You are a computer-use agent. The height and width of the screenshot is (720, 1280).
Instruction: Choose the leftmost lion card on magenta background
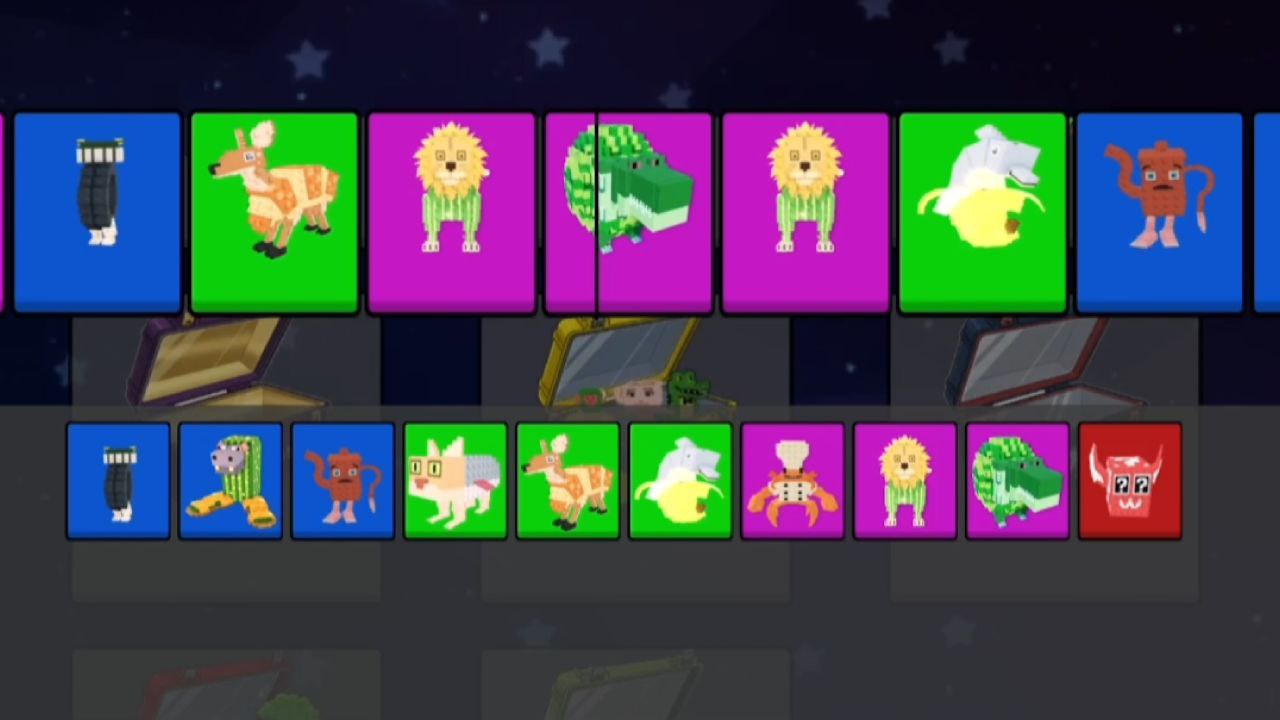[x=452, y=210]
